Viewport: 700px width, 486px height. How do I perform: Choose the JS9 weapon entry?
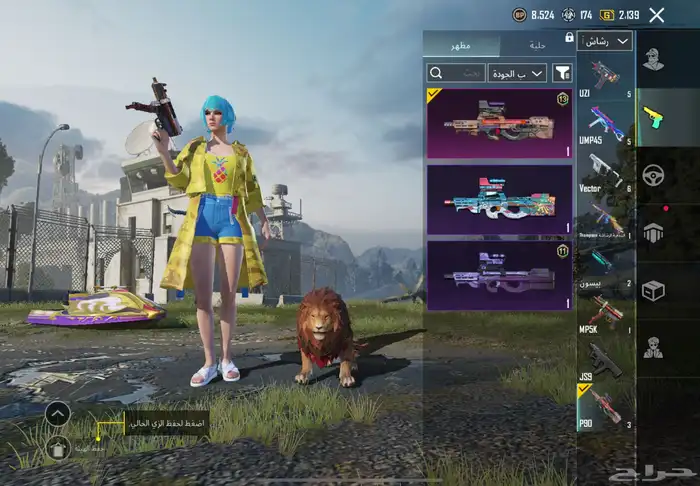(605, 362)
